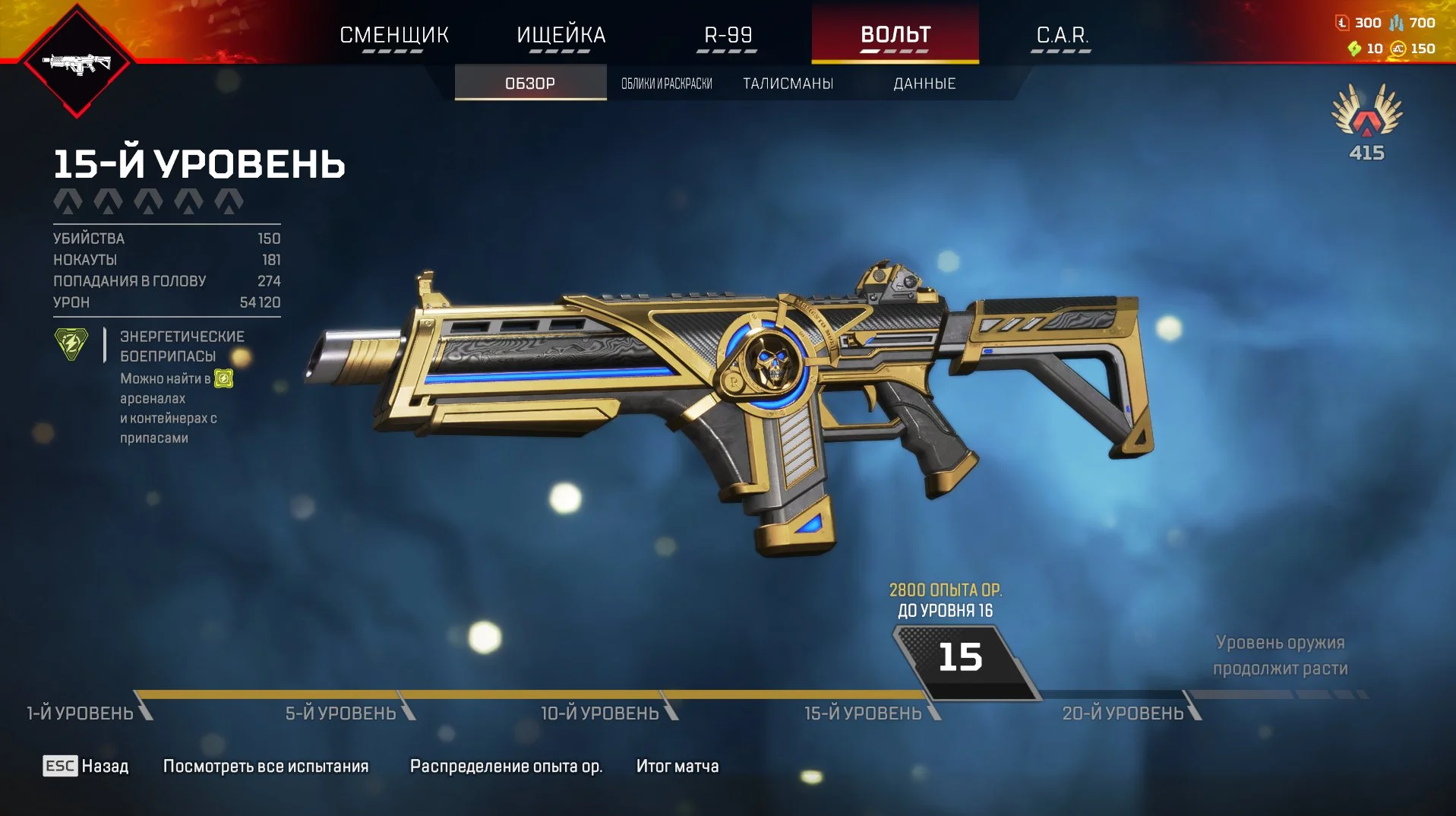This screenshot has height=816, width=1456.
Task: Switch to the ДАННЫЕ stats sub-tab
Action: coord(924,84)
